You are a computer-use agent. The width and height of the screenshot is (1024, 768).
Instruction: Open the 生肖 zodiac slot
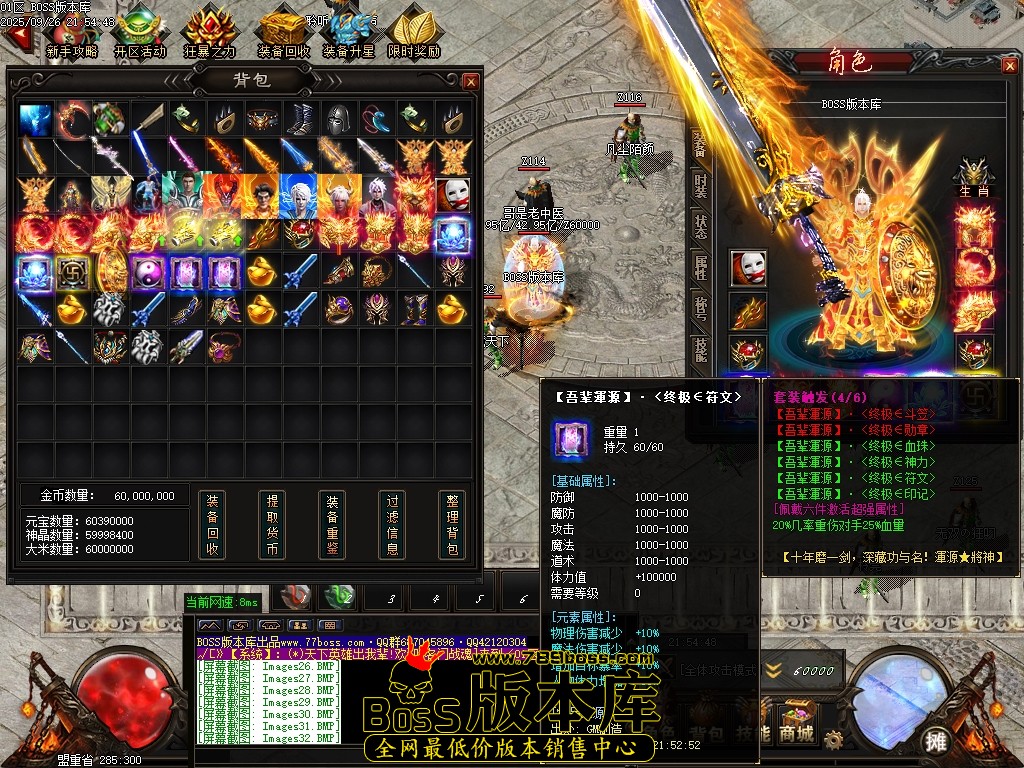click(973, 178)
